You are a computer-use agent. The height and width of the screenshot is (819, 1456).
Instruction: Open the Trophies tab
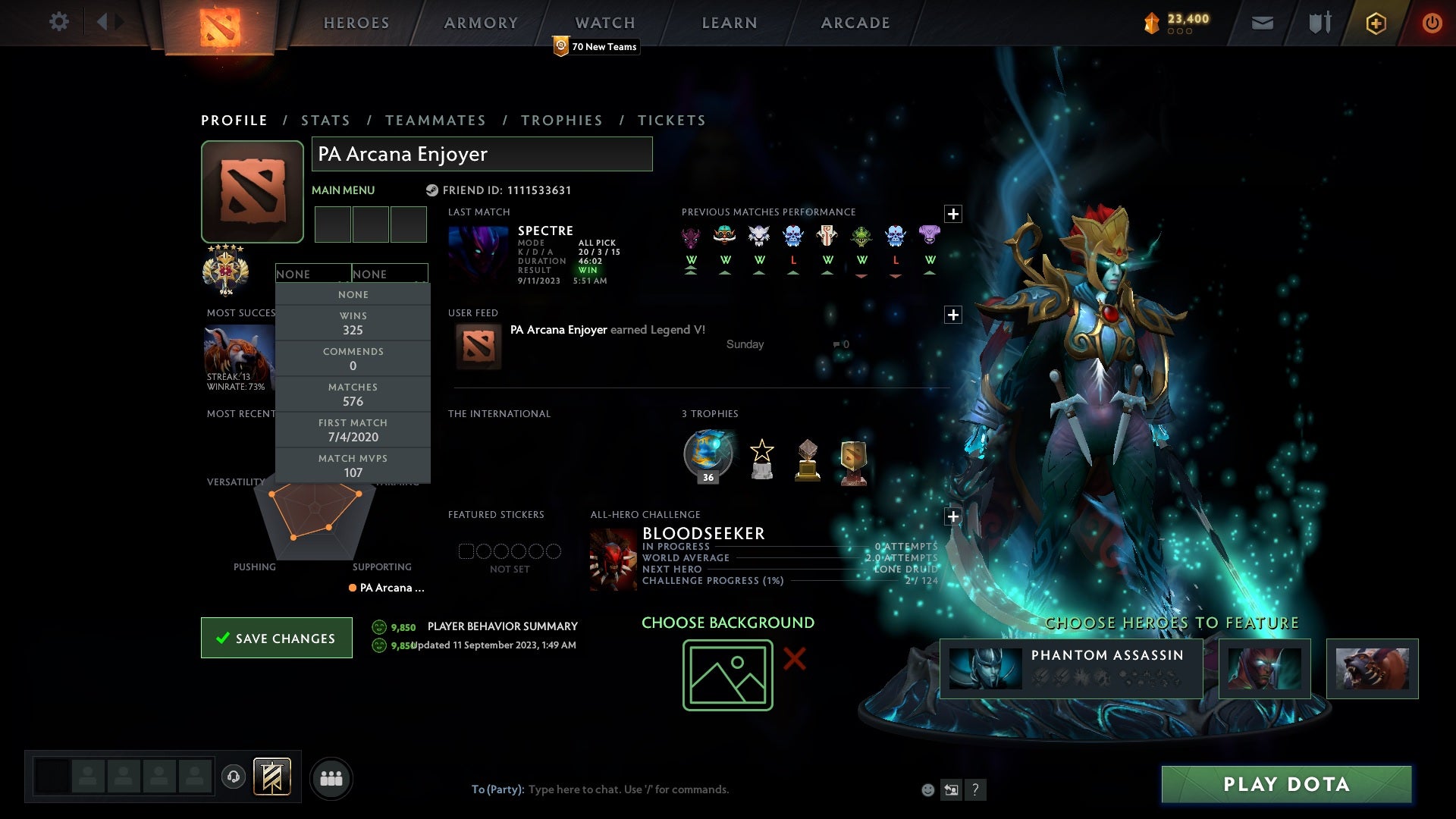[561, 120]
